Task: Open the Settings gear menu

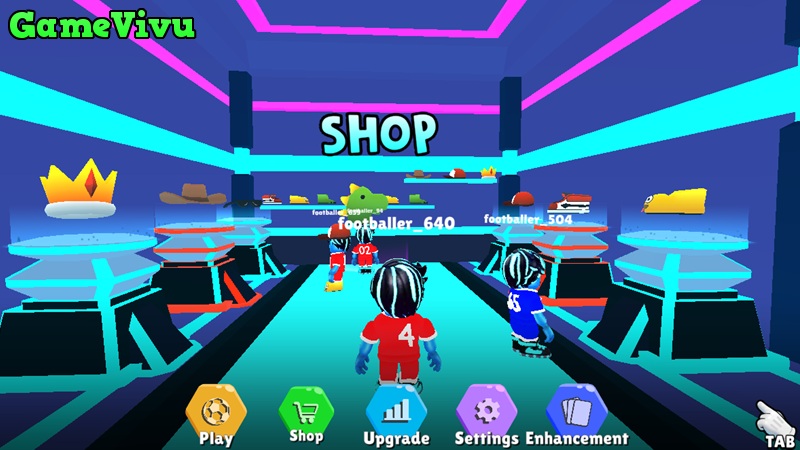Action: 486,411
